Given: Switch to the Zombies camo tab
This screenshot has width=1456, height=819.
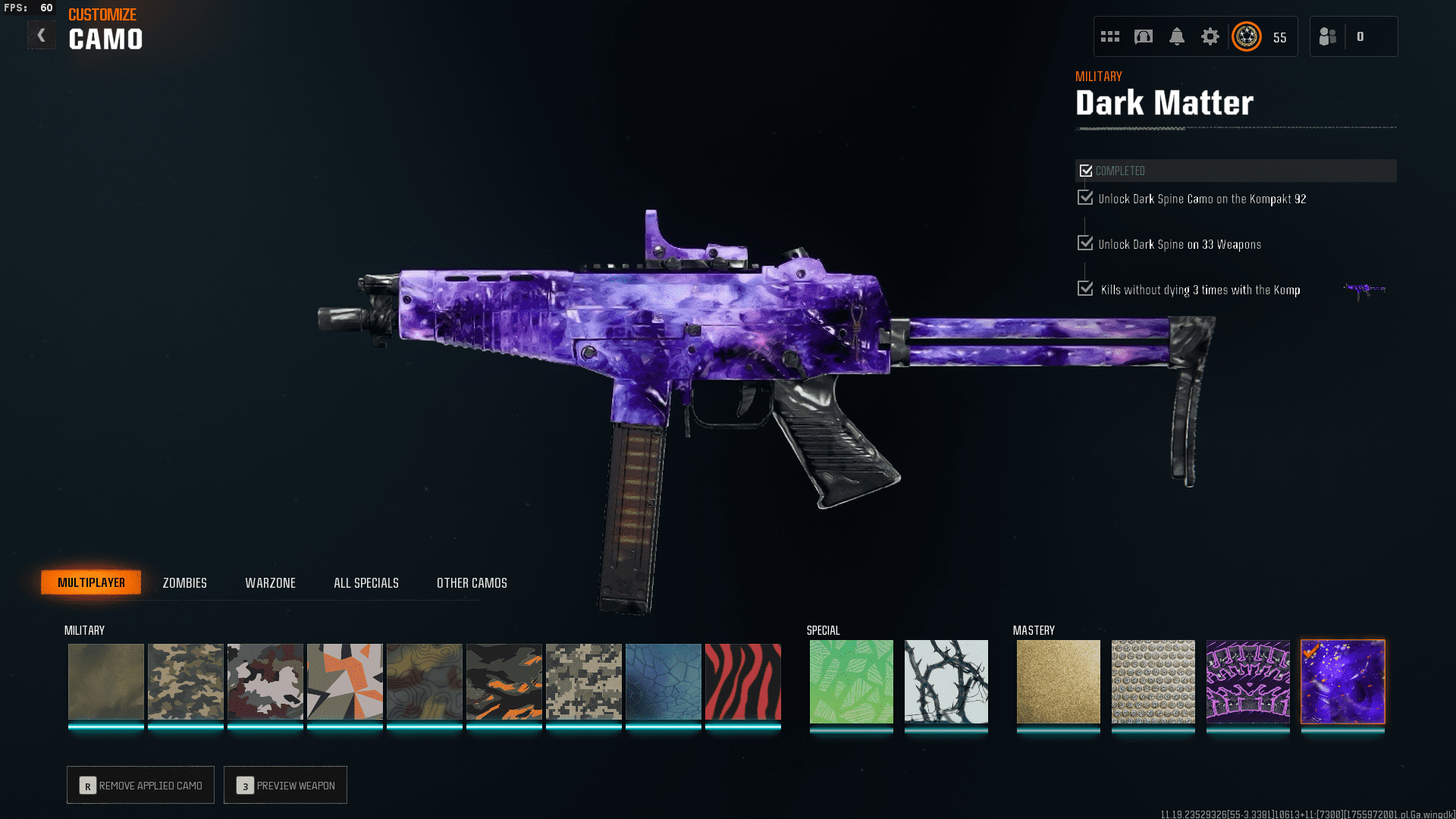Looking at the screenshot, I should (184, 582).
